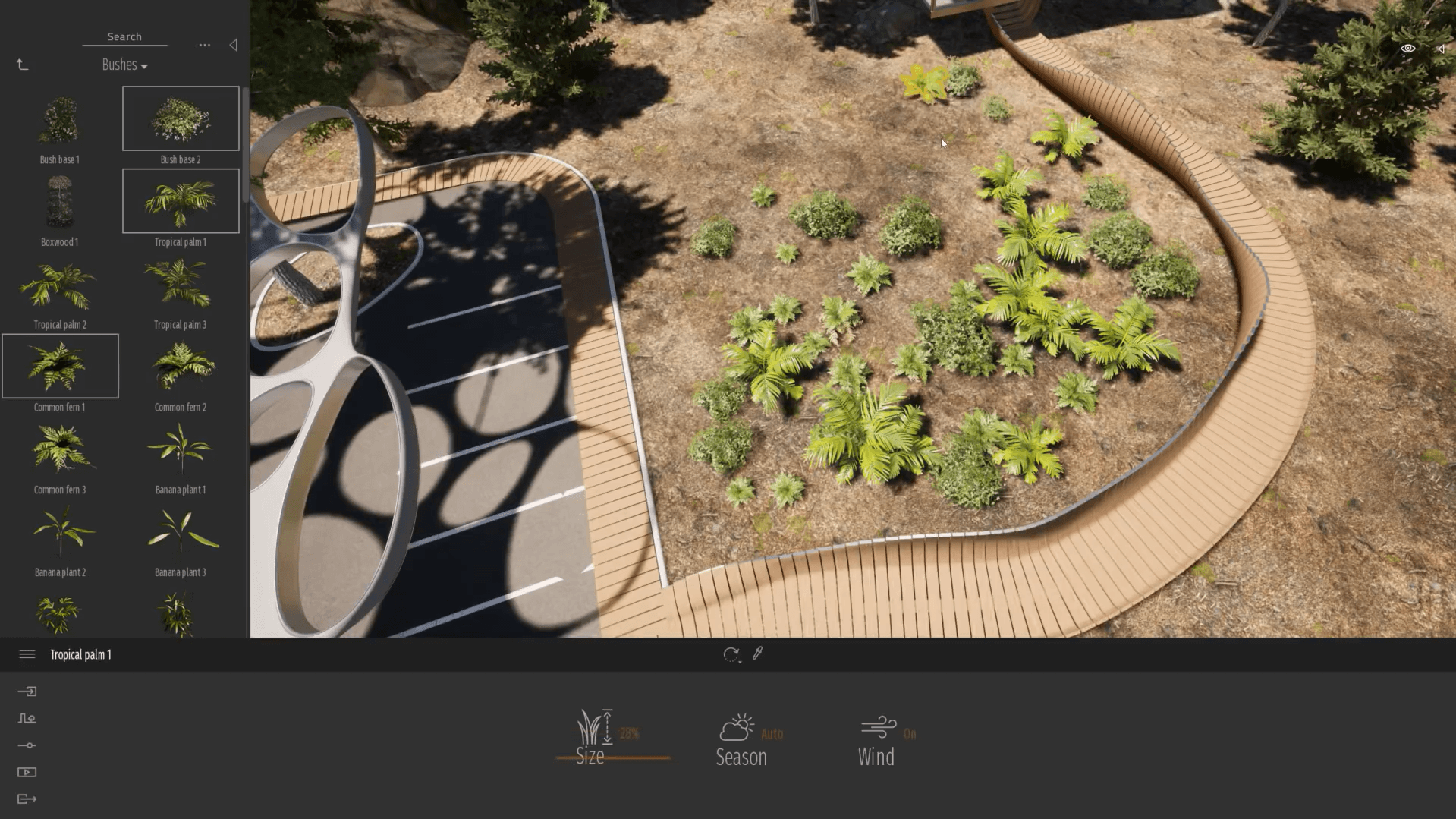Adjust the Size parameter slider
The height and width of the screenshot is (819, 1456).
(613, 758)
